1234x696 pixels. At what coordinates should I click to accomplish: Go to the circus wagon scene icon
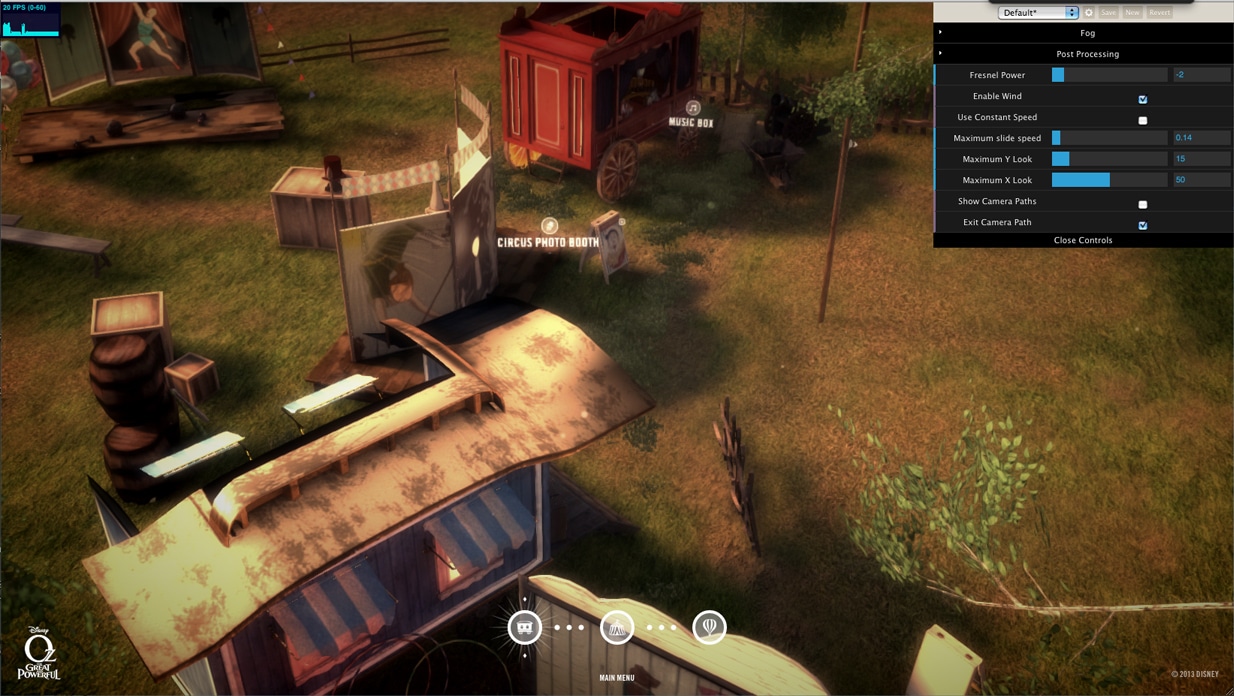525,628
